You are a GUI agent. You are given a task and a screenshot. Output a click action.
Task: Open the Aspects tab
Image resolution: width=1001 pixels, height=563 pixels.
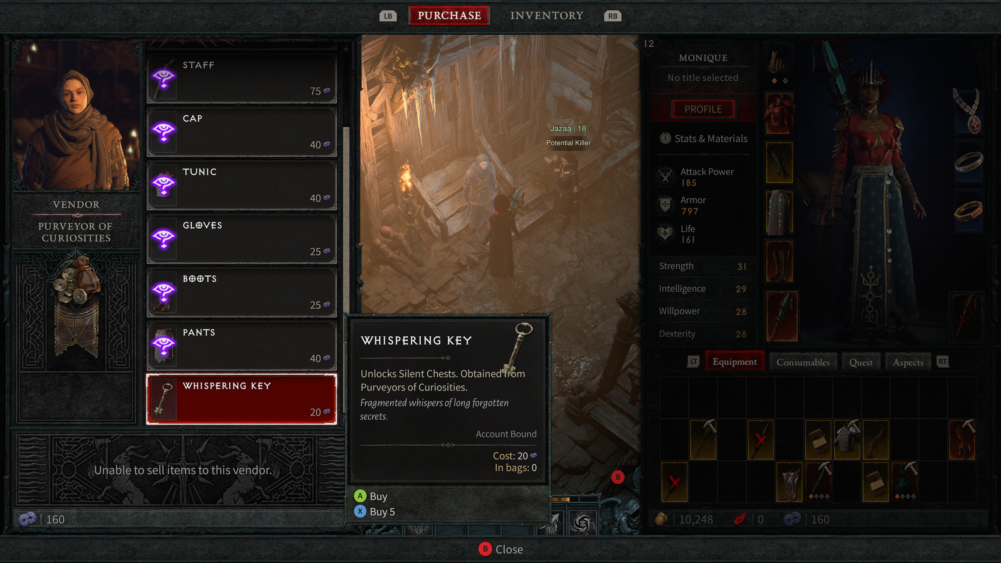[908, 362]
